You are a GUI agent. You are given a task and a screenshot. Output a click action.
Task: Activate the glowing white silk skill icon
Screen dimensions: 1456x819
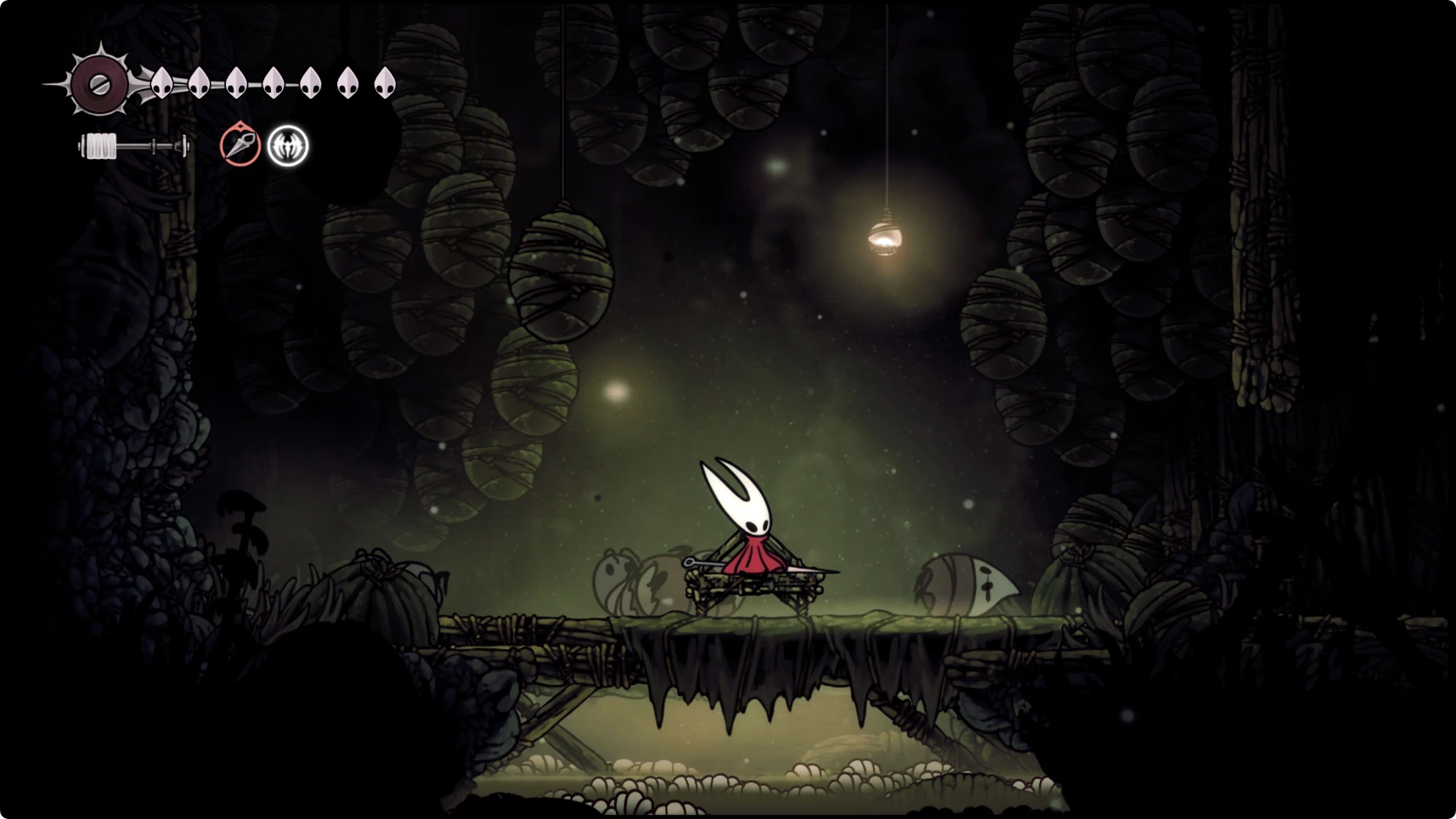(x=288, y=146)
